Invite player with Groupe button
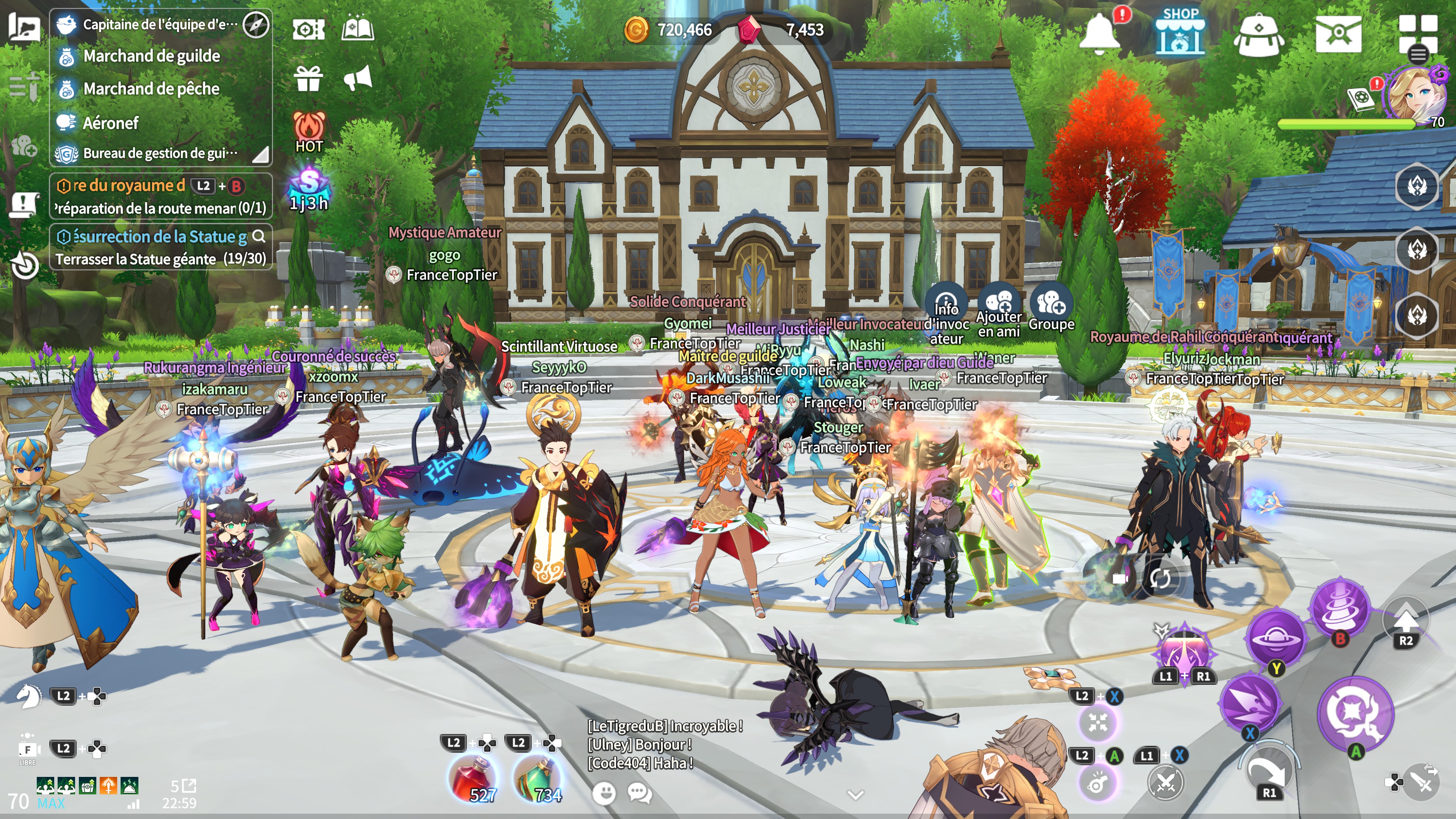This screenshot has height=819, width=1456. point(1051,308)
